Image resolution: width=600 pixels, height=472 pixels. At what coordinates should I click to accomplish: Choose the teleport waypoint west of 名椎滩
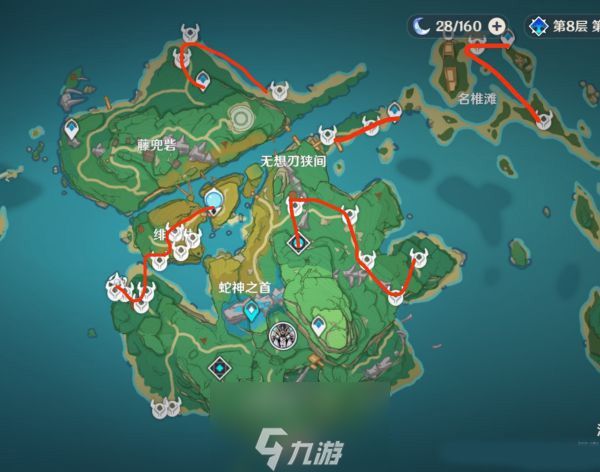click(x=394, y=110)
